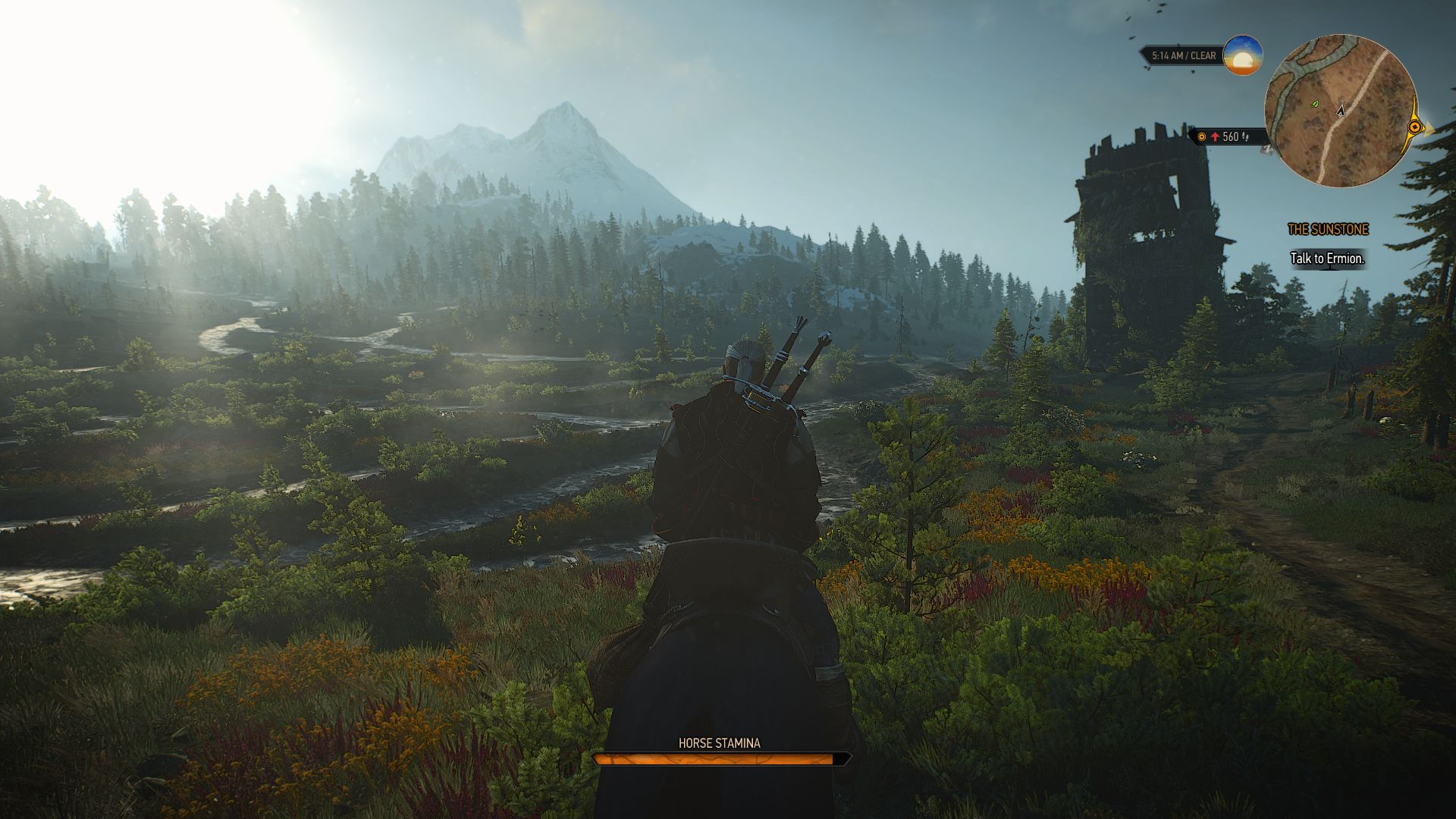Select the player arrow on the minimap
The height and width of the screenshot is (819, 1456).
click(1340, 111)
